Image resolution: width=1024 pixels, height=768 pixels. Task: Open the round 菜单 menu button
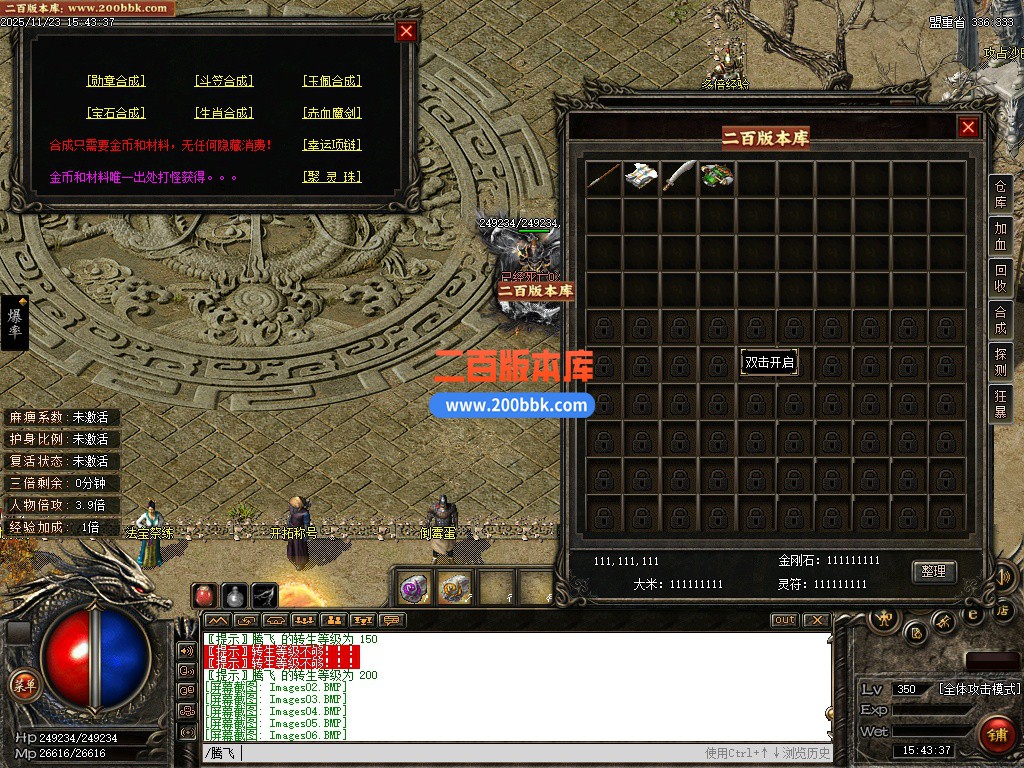(x=24, y=685)
